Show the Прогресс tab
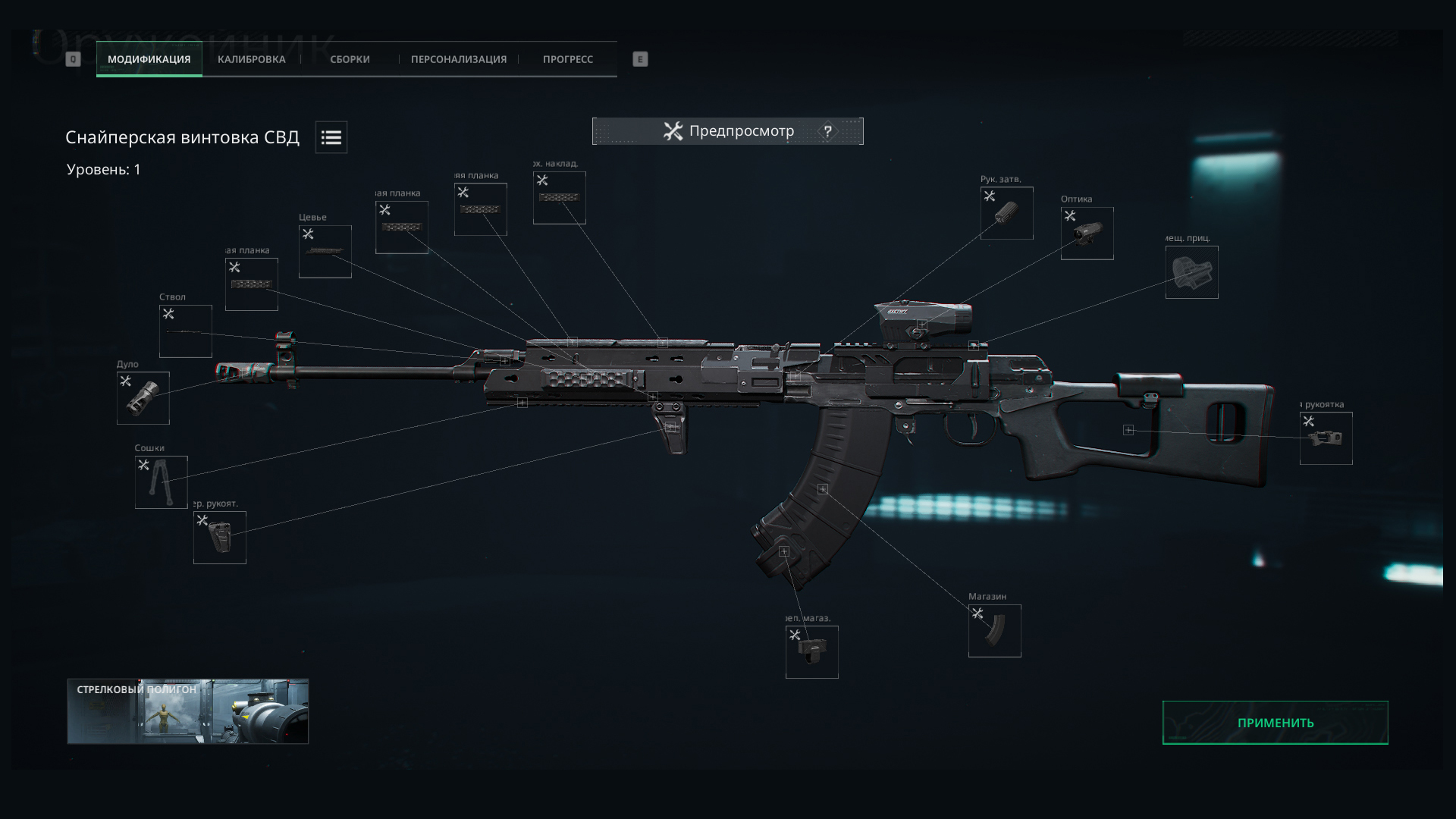This screenshot has height=819, width=1456. pyautogui.click(x=567, y=59)
